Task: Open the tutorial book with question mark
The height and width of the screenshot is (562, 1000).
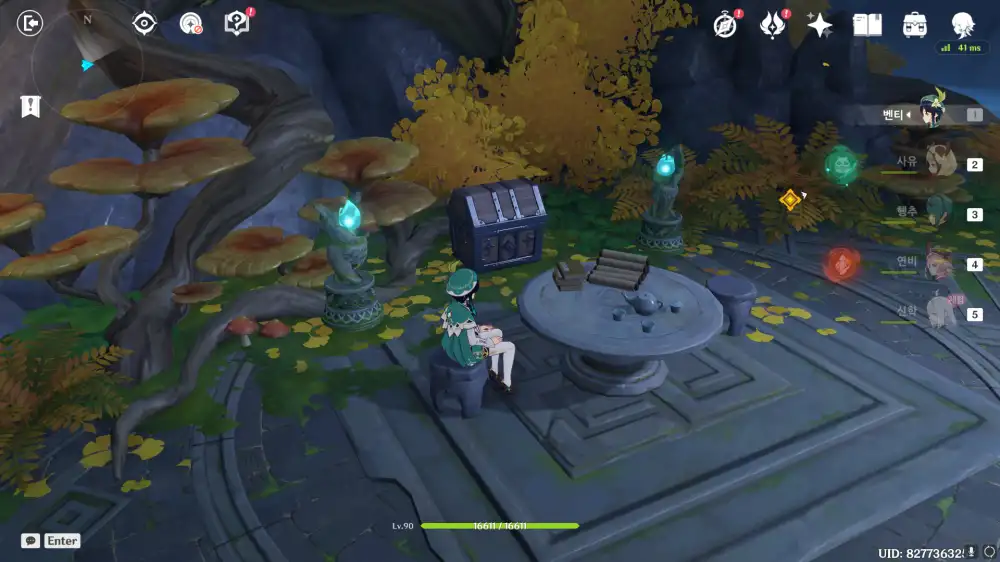Action: (236, 23)
